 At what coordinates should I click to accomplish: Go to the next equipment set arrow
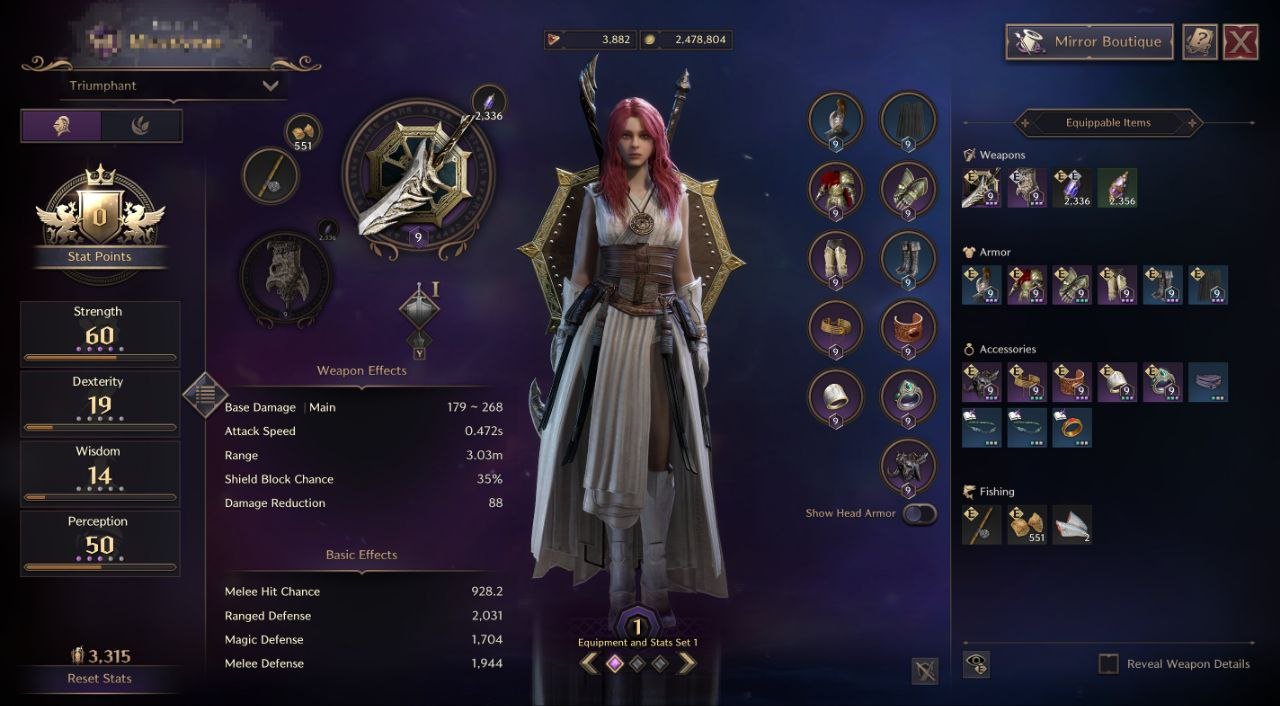pos(687,662)
